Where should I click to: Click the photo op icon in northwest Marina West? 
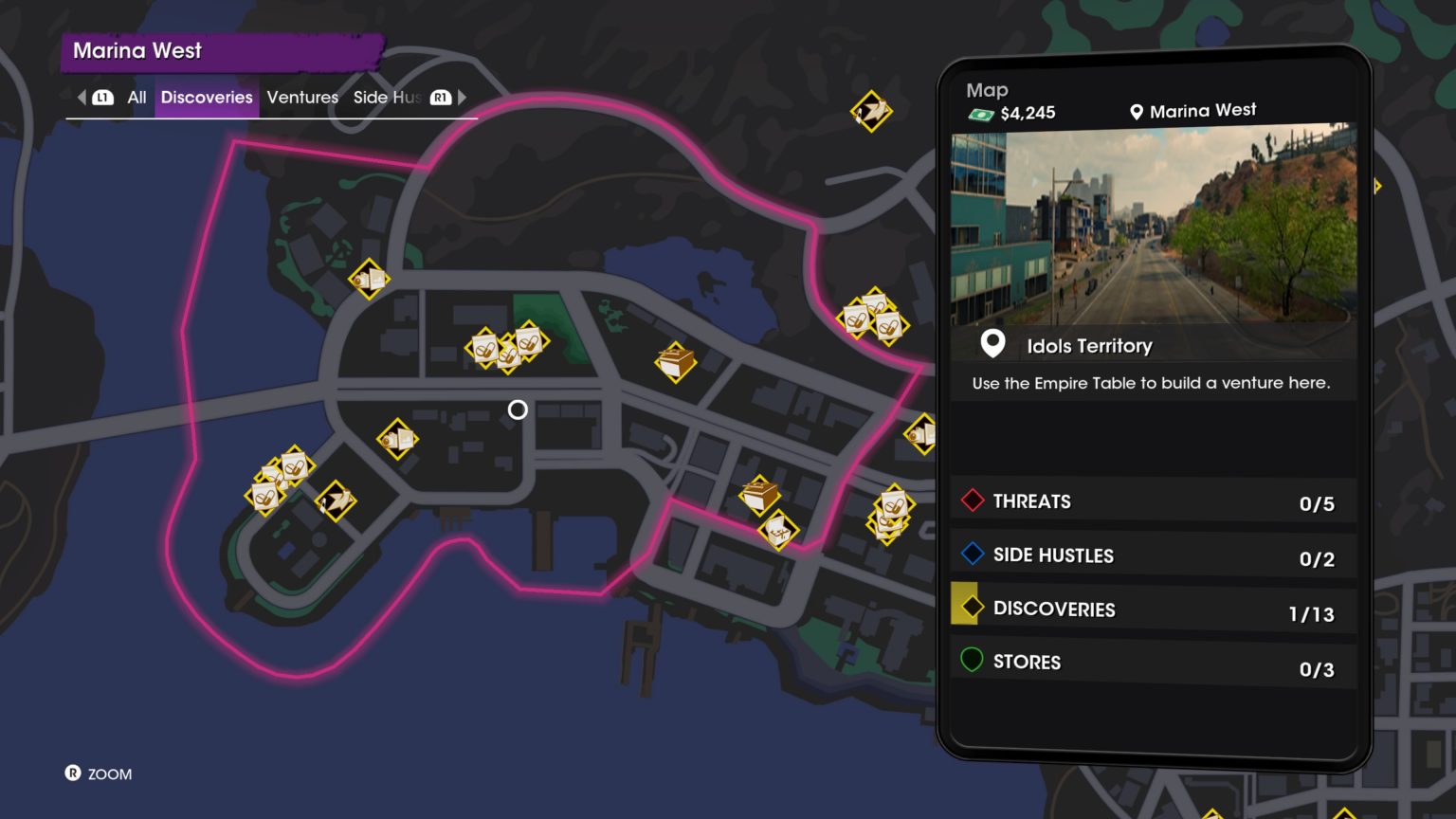[x=368, y=281]
